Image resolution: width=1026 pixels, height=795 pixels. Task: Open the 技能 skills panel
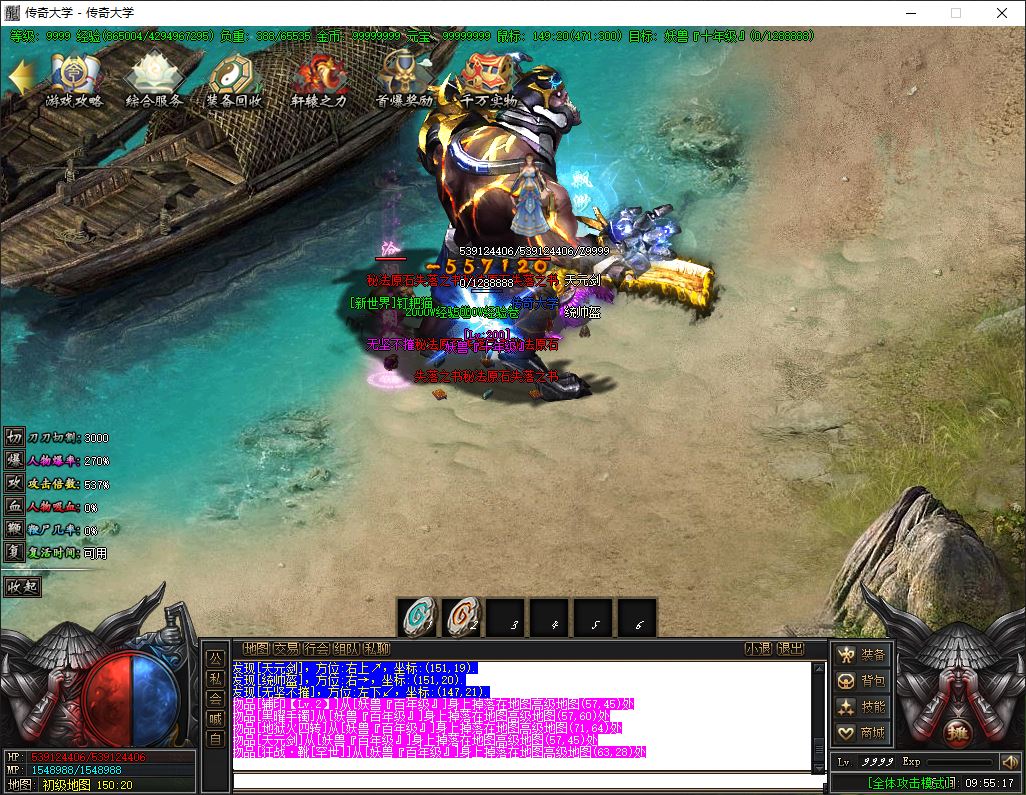click(862, 707)
